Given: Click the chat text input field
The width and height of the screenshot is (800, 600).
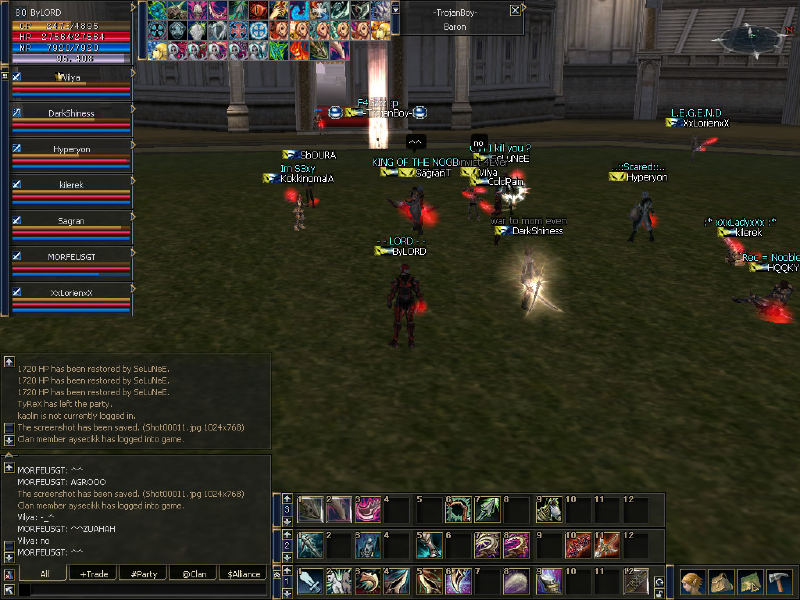Looking at the screenshot, I should [x=140, y=591].
